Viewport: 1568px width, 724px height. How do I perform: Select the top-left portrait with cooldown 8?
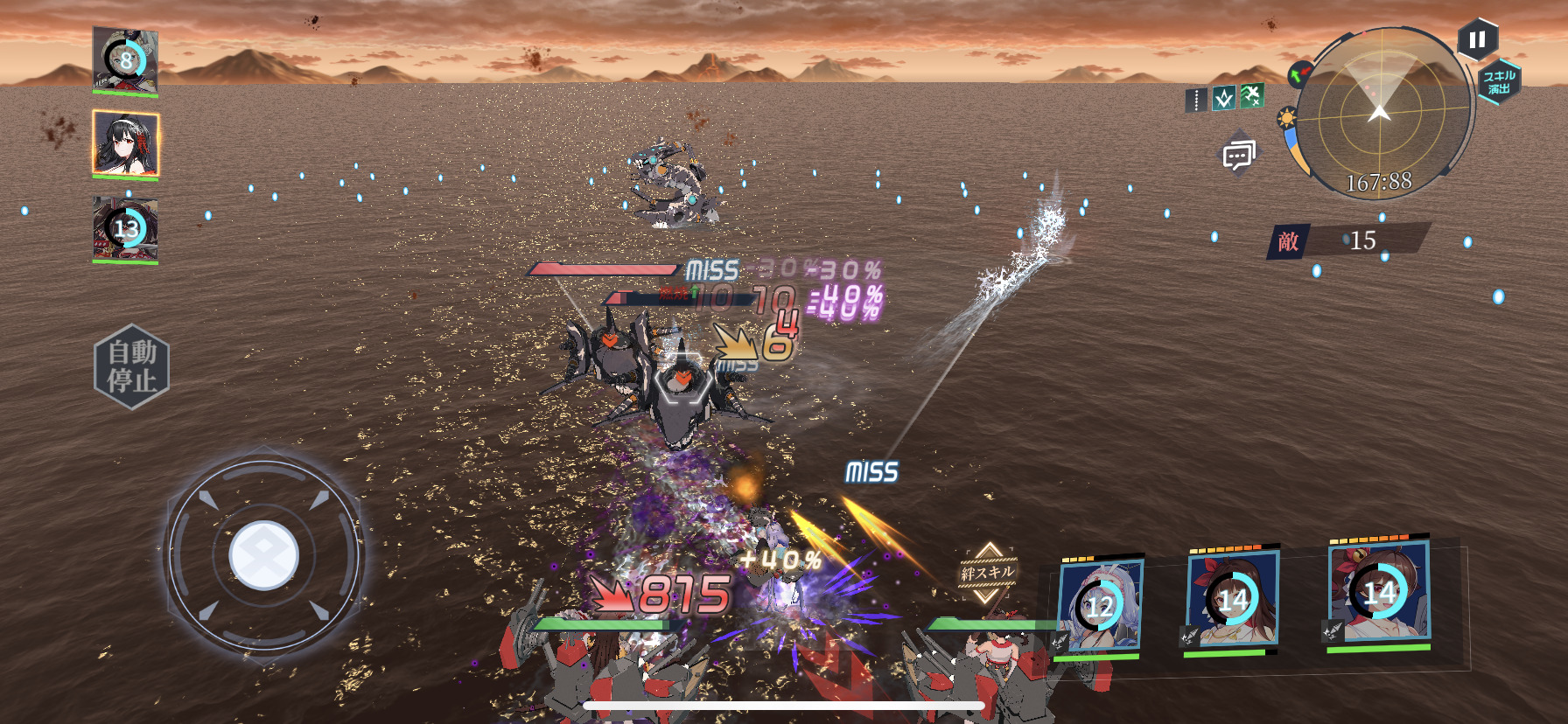click(x=125, y=59)
